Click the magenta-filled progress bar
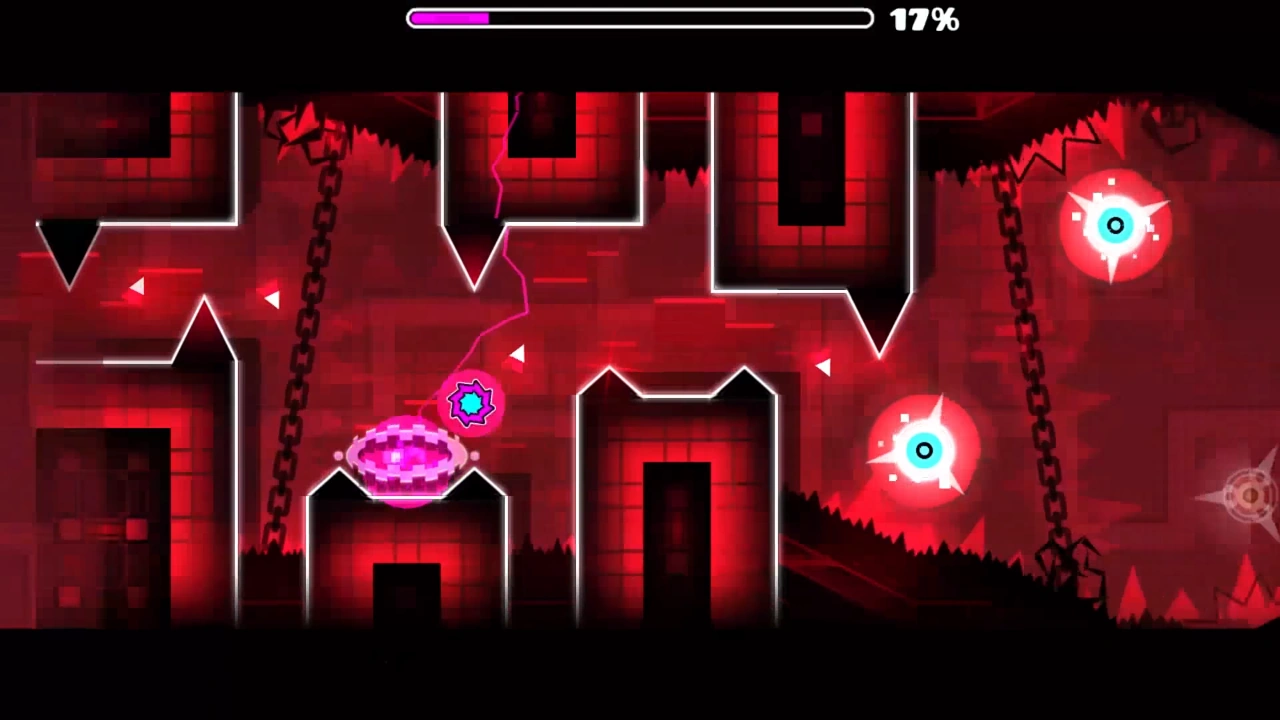This screenshot has width=1280, height=720. [x=448, y=18]
